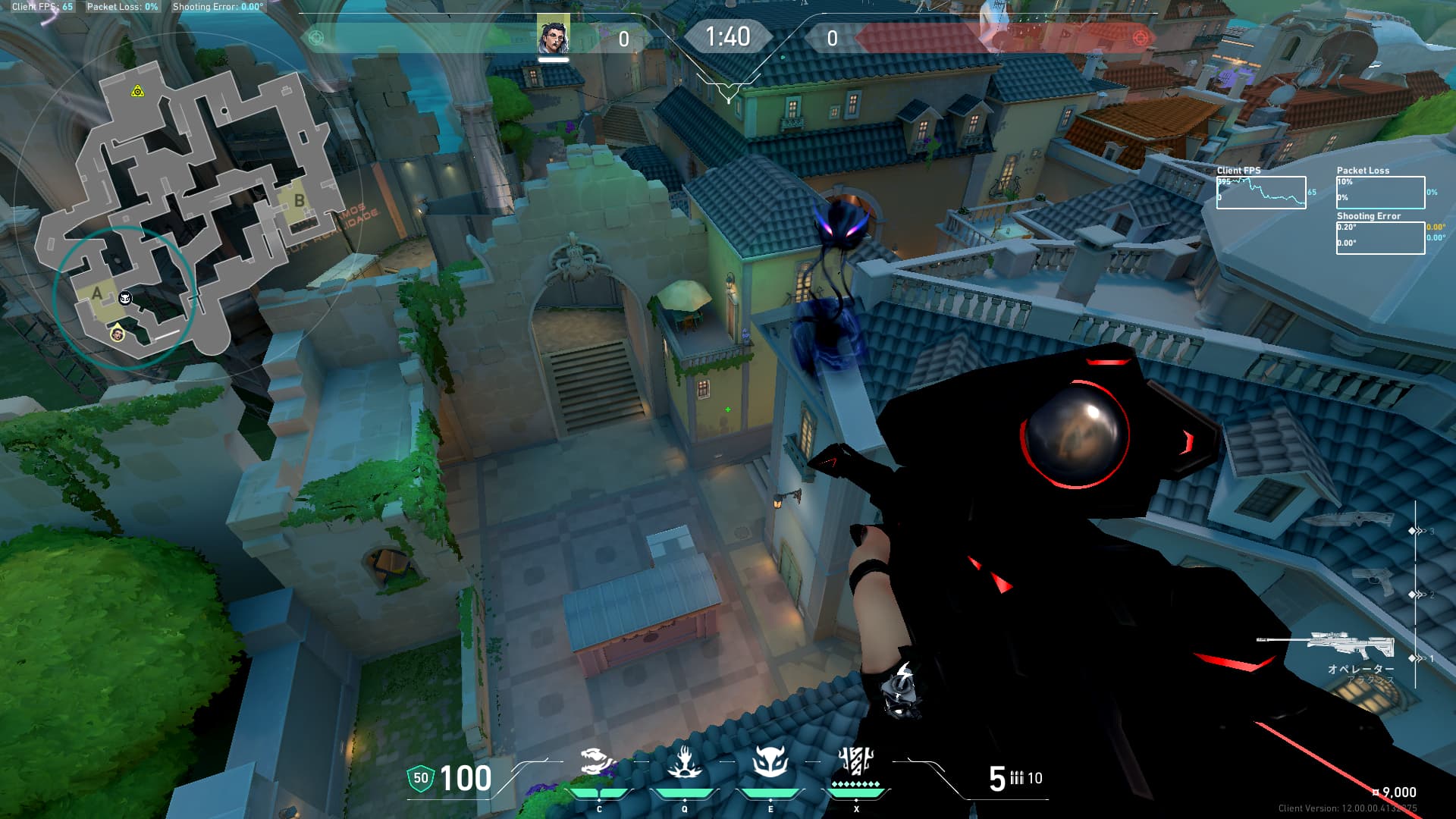
Task: Activate the Prowler ability icon
Action: click(598, 762)
